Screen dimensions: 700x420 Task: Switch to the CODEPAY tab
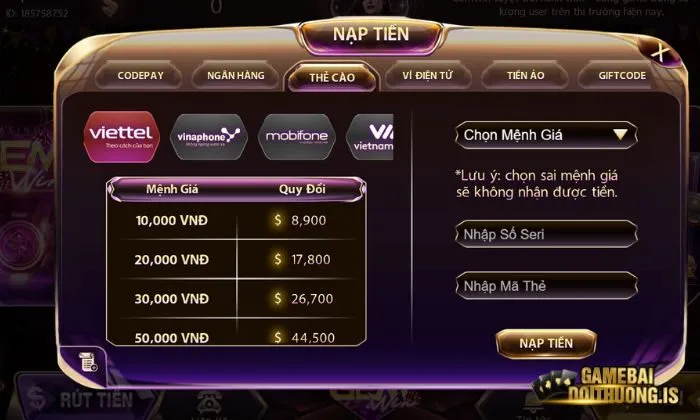[x=140, y=76]
